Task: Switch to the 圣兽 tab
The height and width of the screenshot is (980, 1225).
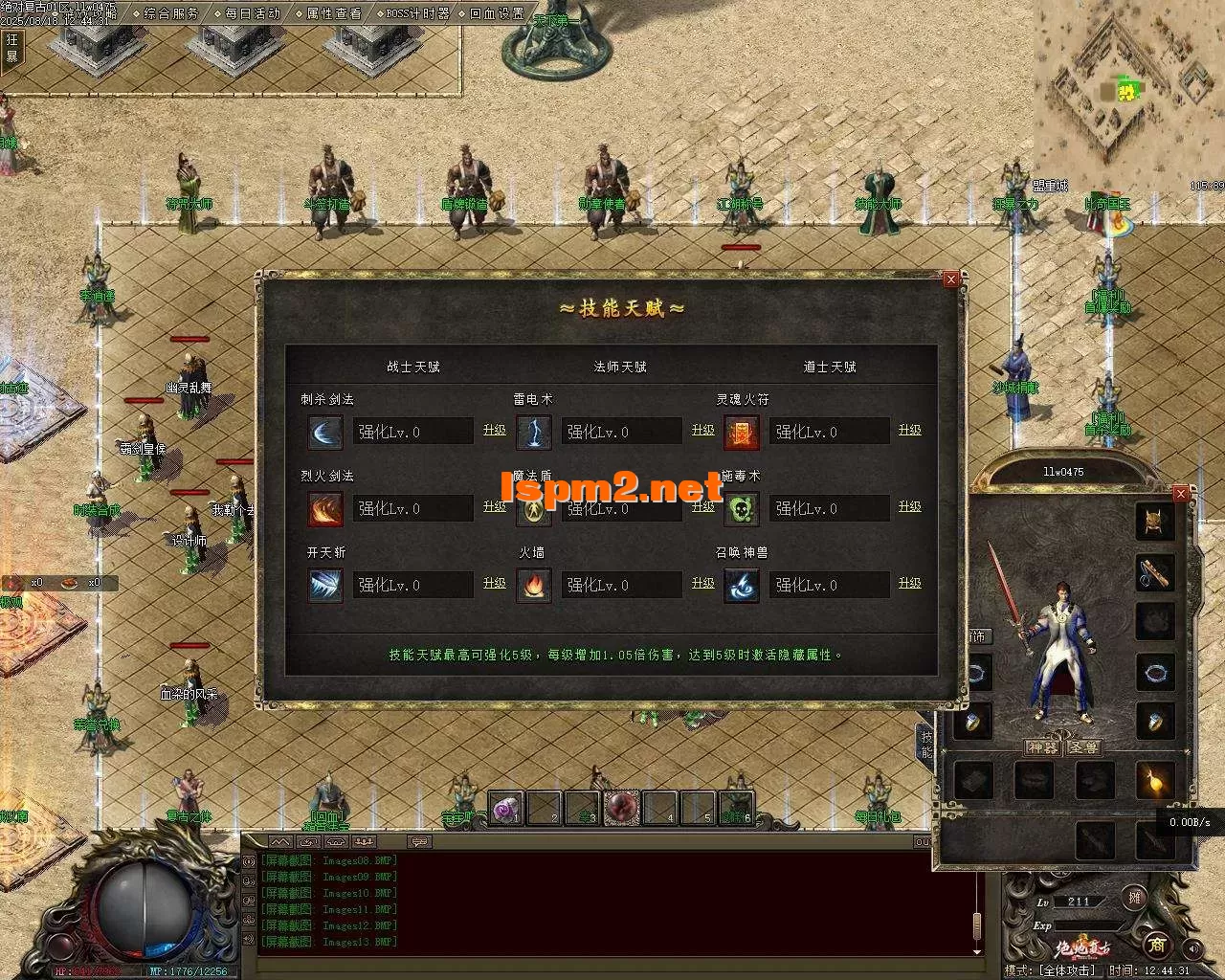Action: pyautogui.click(x=1082, y=747)
